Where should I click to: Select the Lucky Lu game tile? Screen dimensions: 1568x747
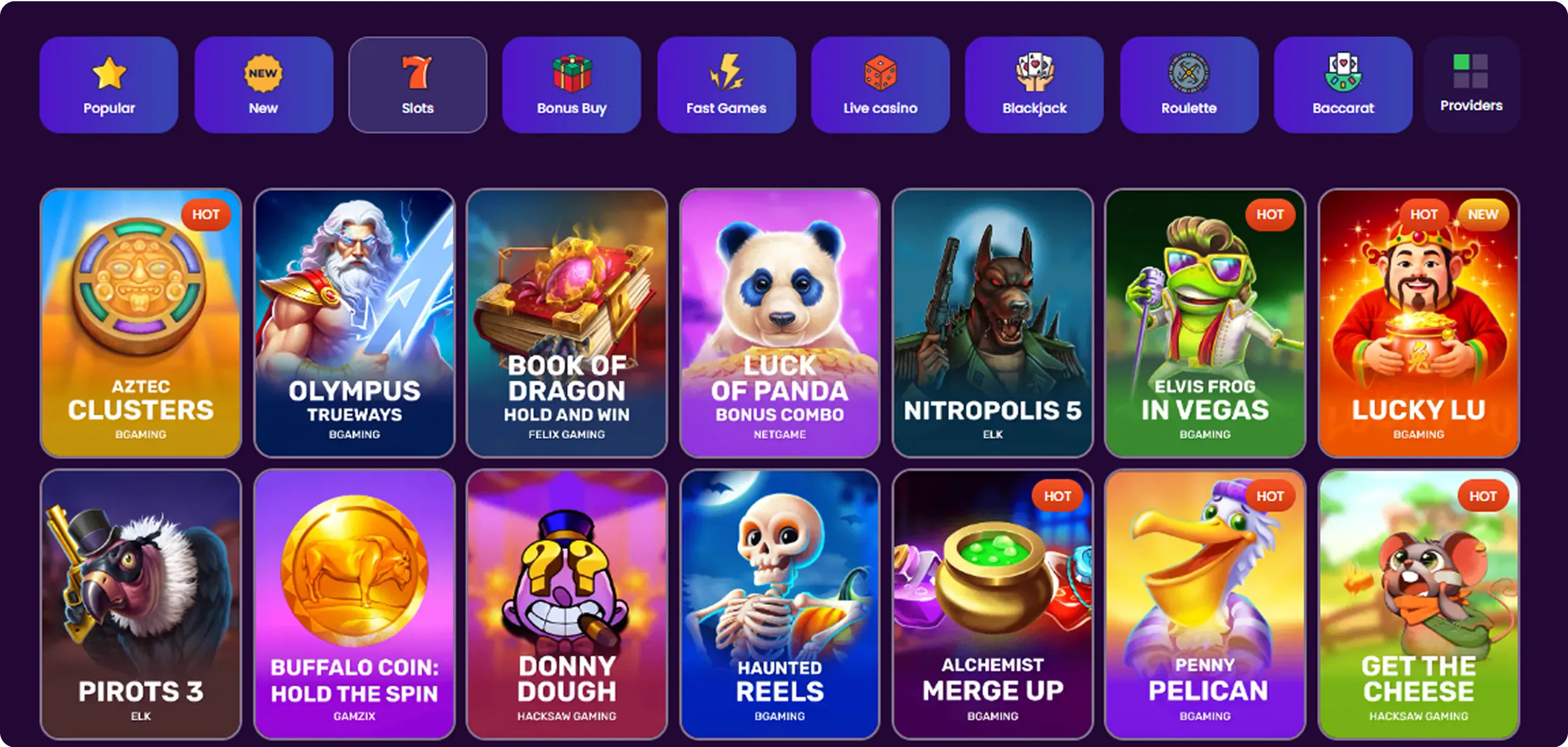point(1419,323)
